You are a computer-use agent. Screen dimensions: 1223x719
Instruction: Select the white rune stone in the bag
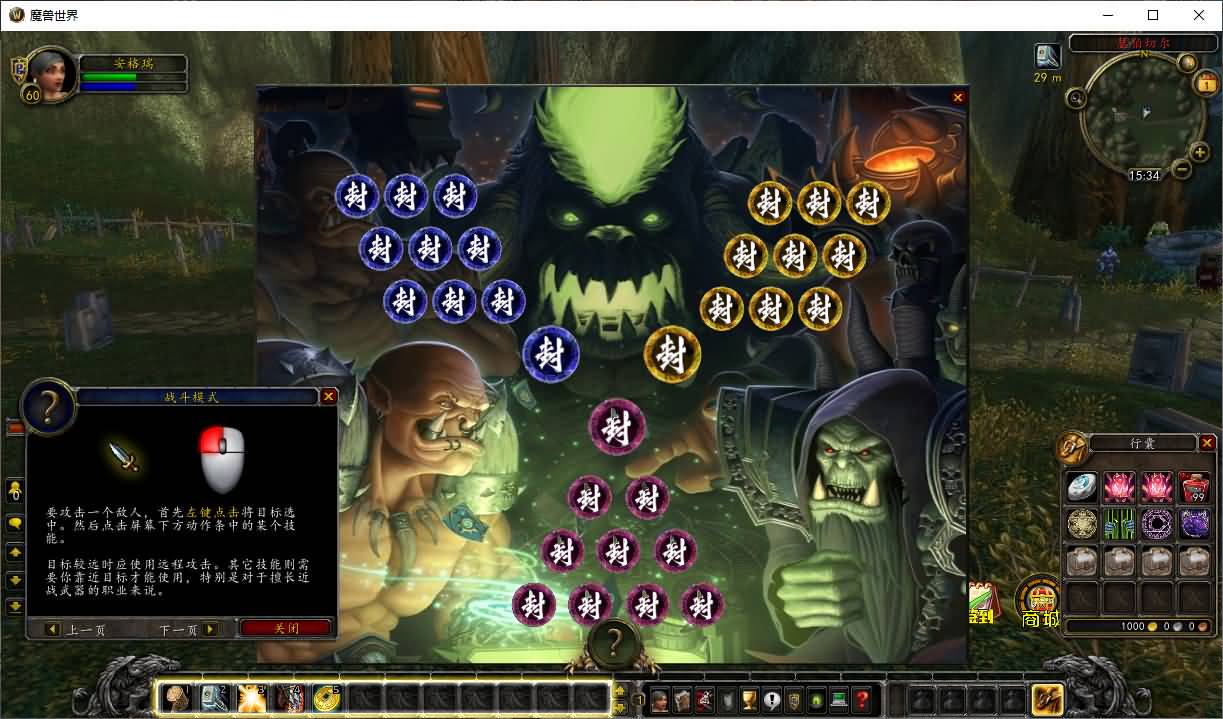(x=1081, y=487)
